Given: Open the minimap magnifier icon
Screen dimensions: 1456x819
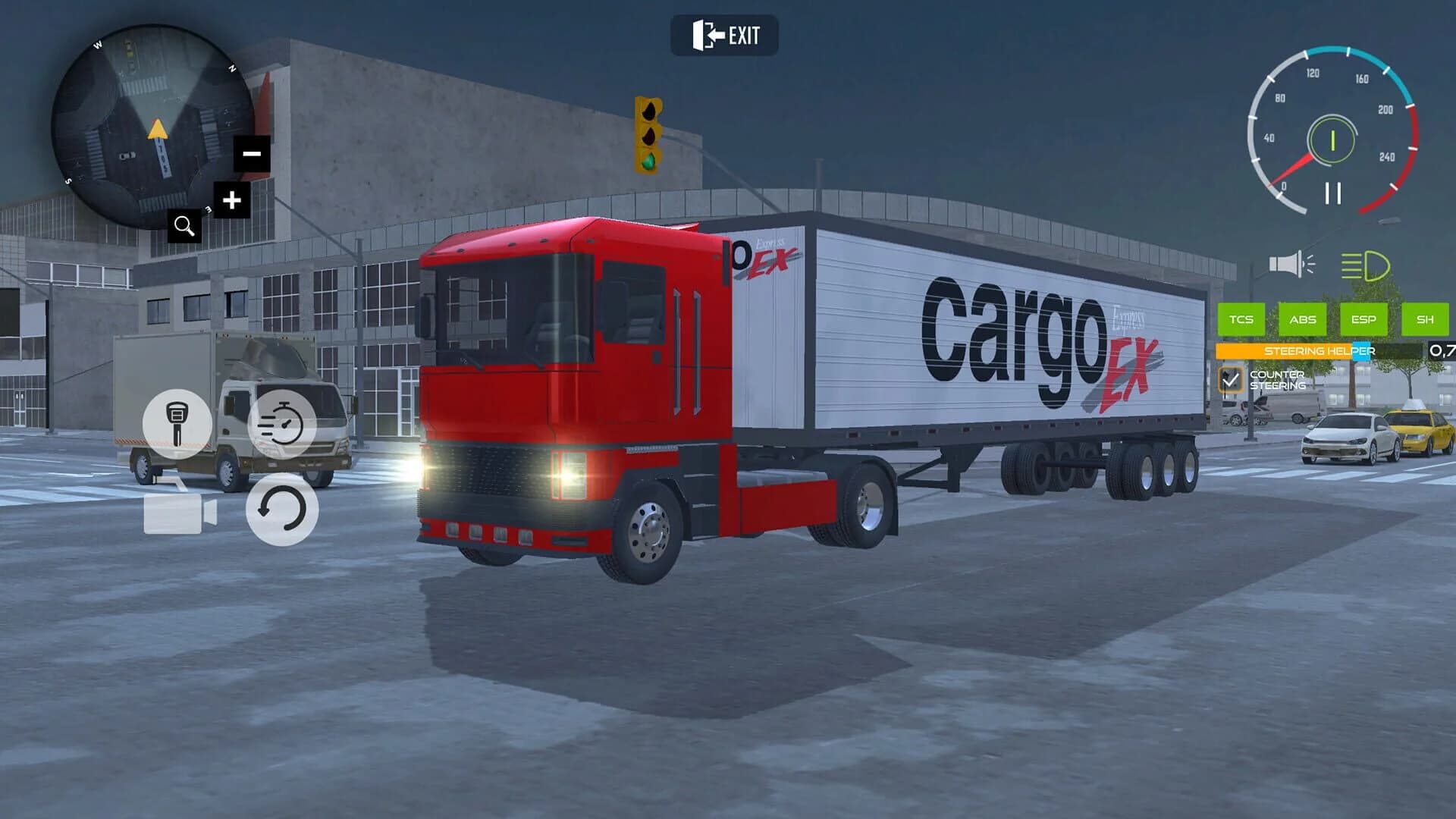Looking at the screenshot, I should click(x=184, y=224).
